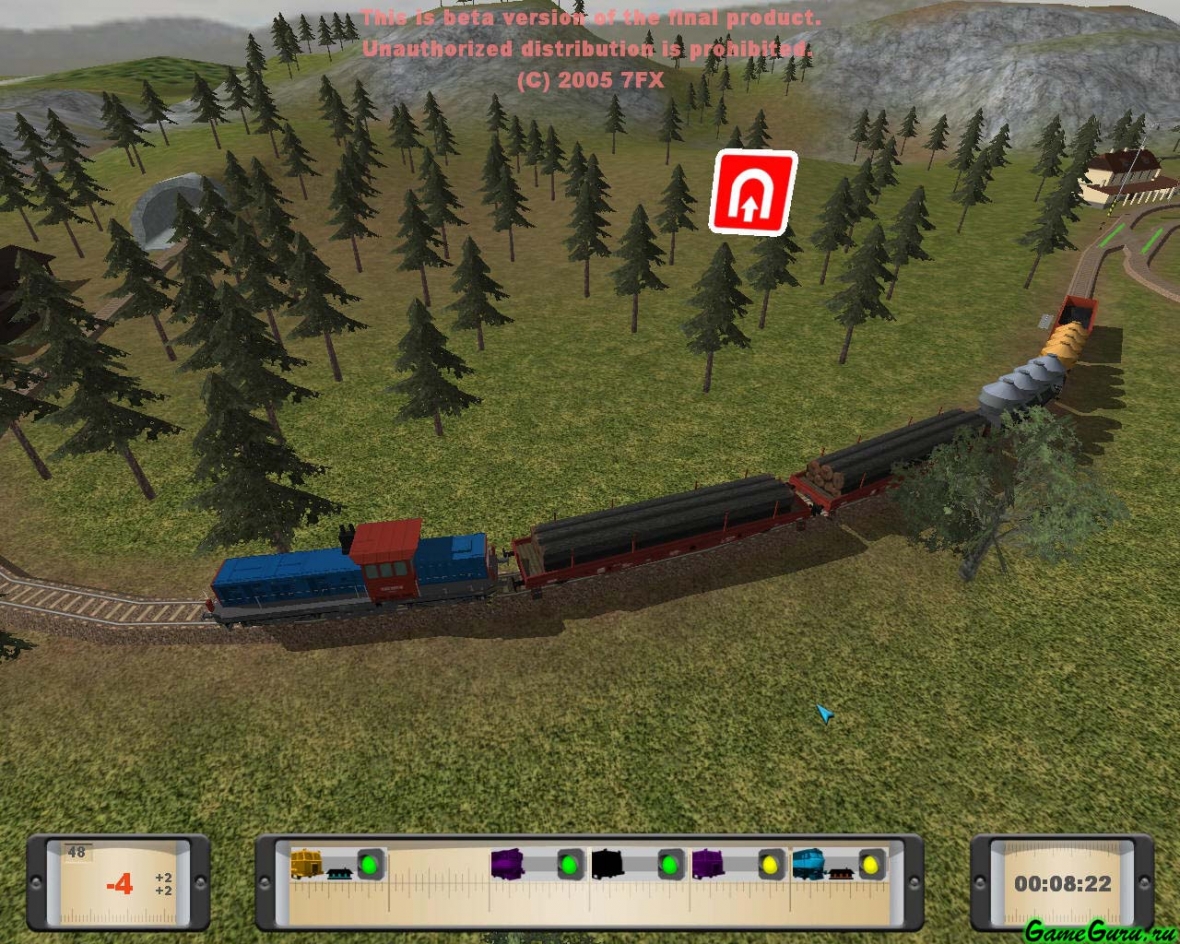Toggle the yellow signal beside the blue locomotive
1180x944 pixels.
(872, 864)
